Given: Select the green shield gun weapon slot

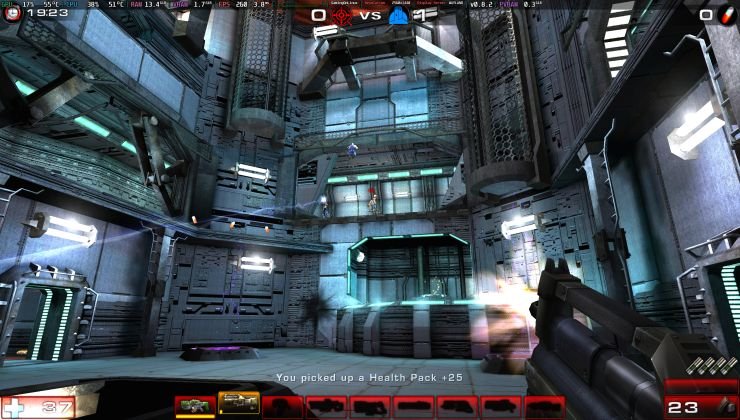Looking at the screenshot, I should 194,405.
